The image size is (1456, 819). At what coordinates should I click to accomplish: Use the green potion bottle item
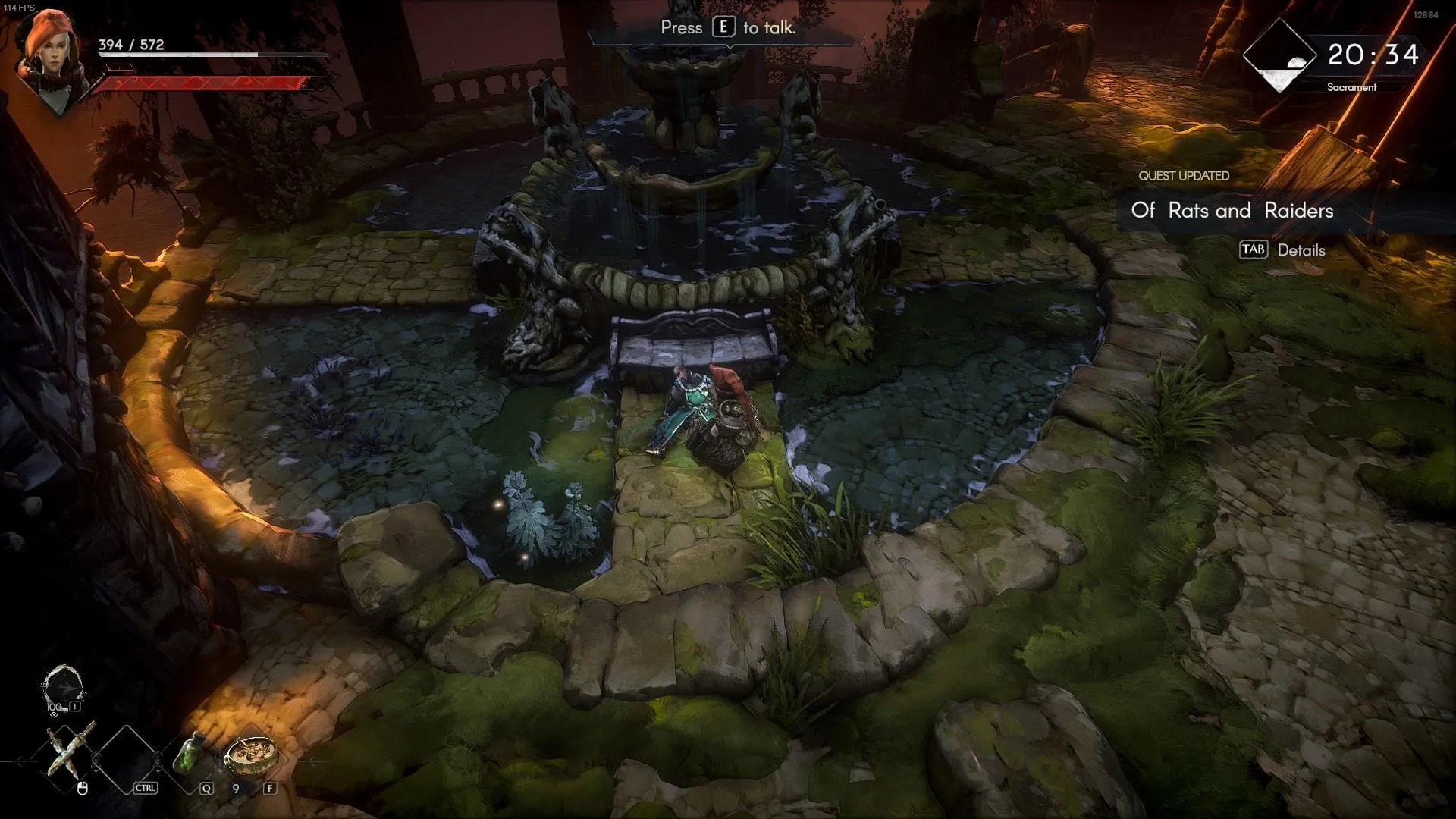188,753
